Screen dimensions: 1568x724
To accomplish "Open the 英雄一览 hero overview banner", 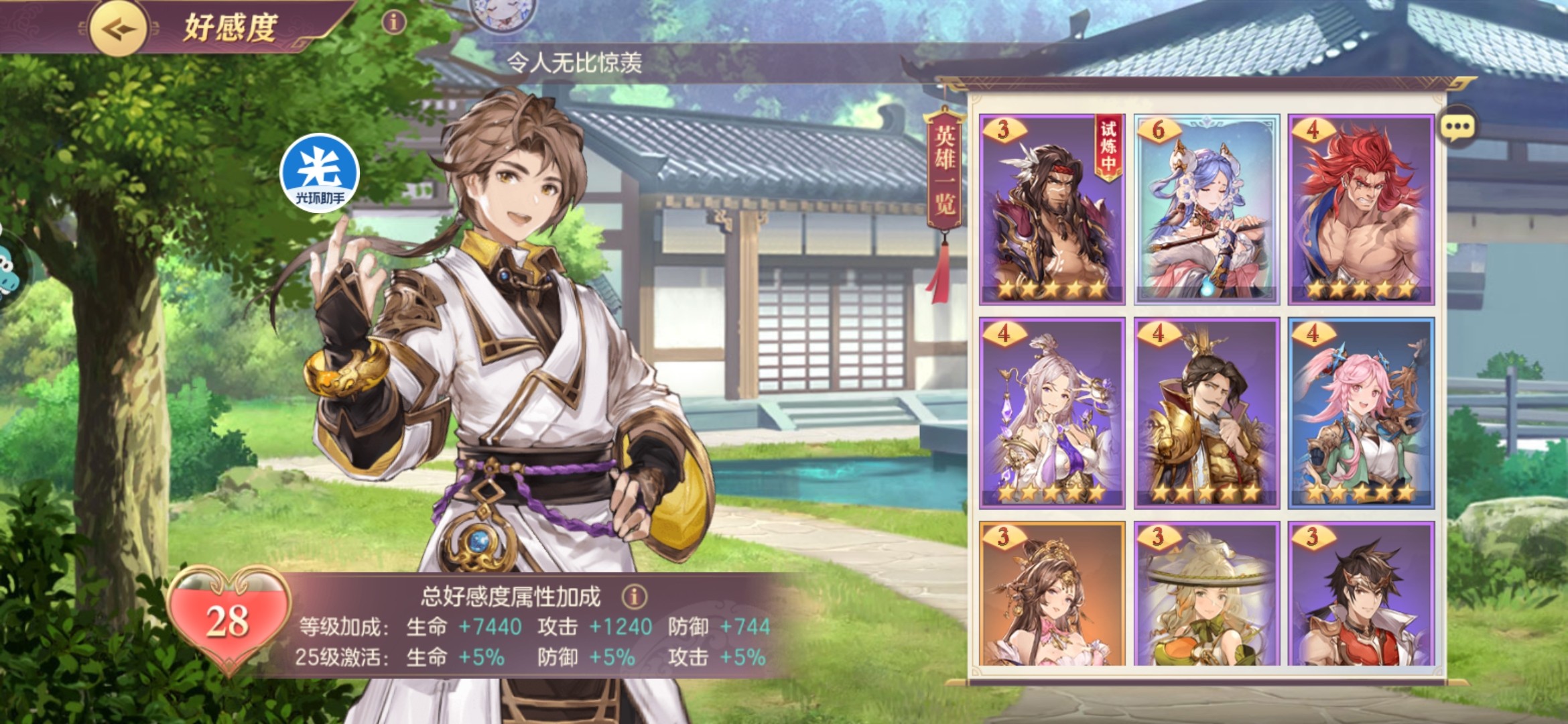I will [x=945, y=171].
